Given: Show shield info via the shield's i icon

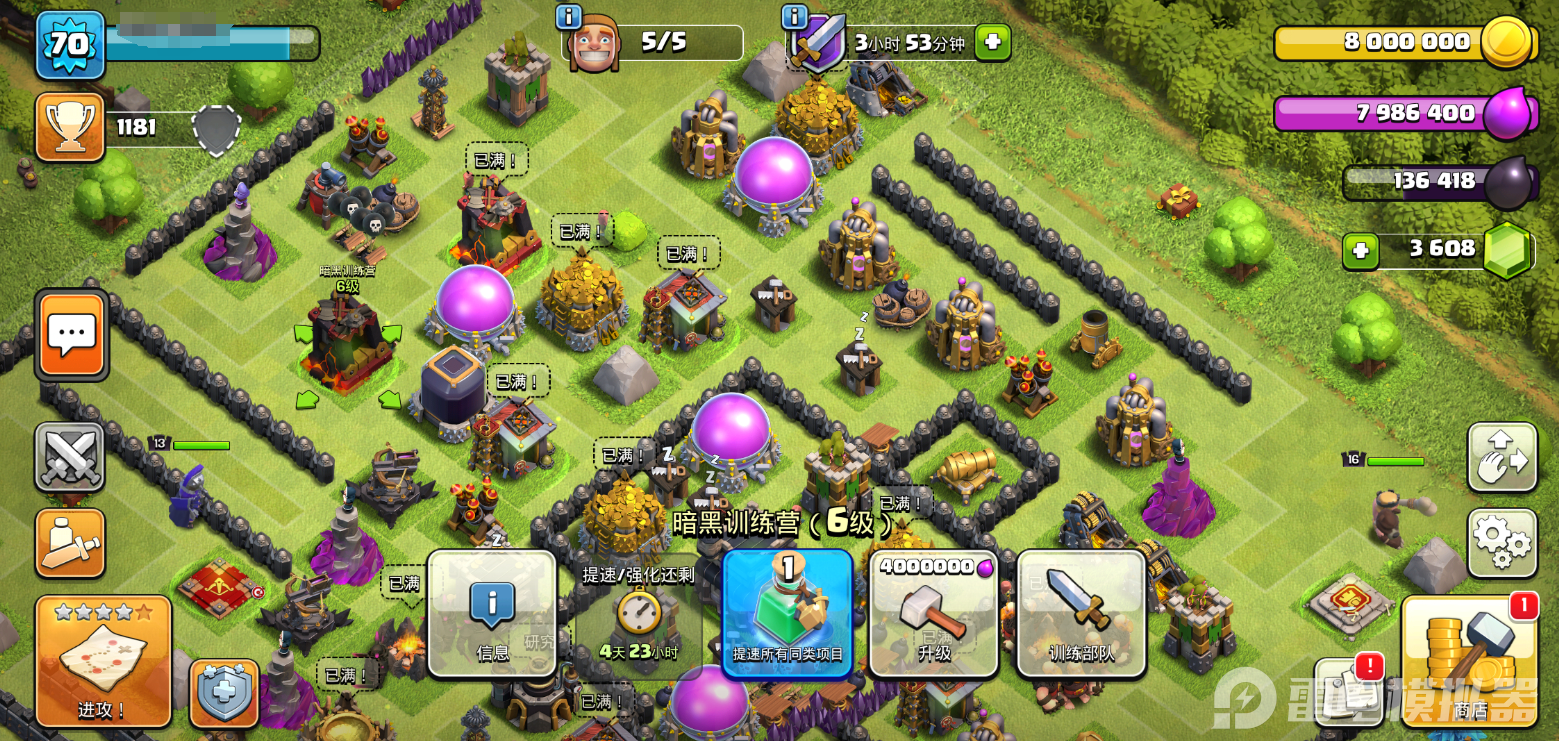Looking at the screenshot, I should click(x=794, y=16).
